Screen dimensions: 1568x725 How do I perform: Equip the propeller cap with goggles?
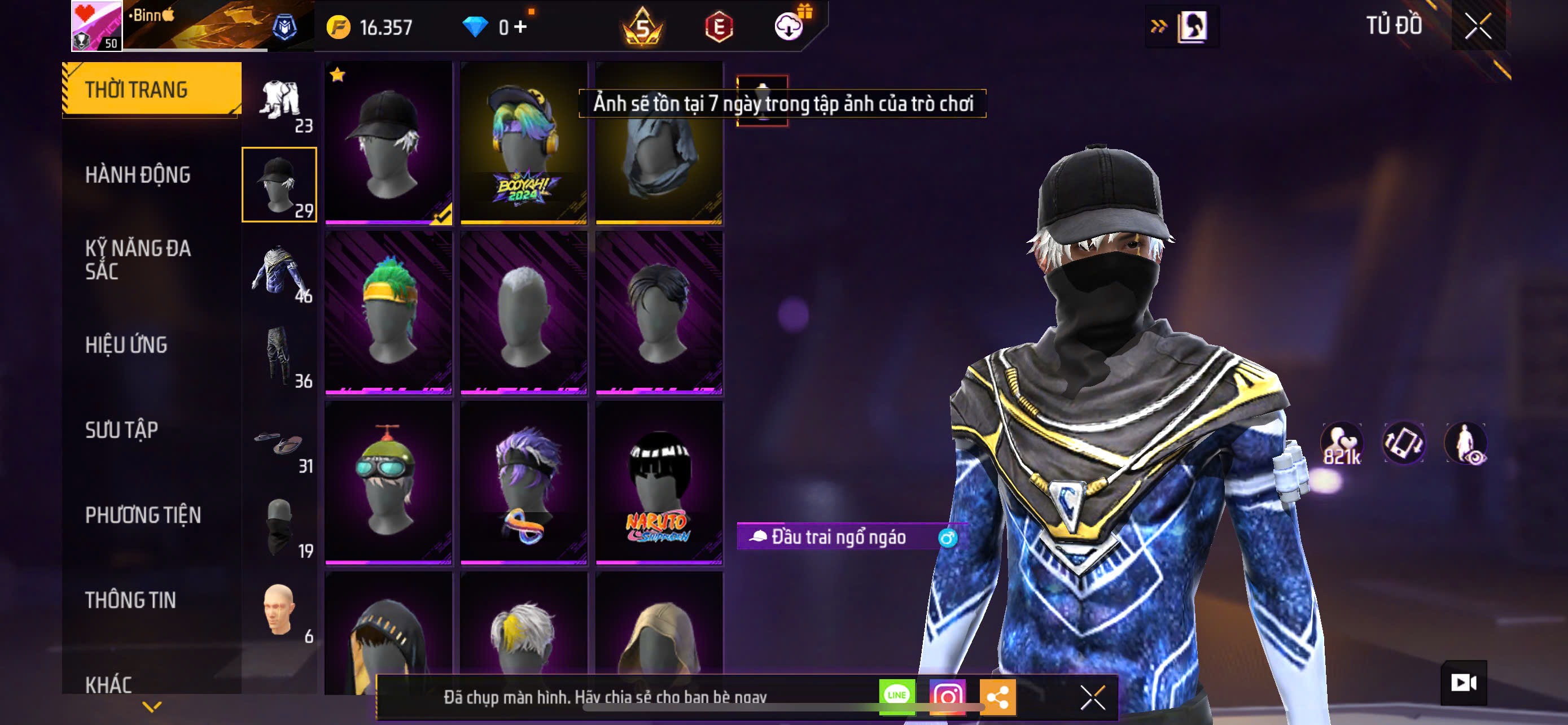tap(388, 482)
